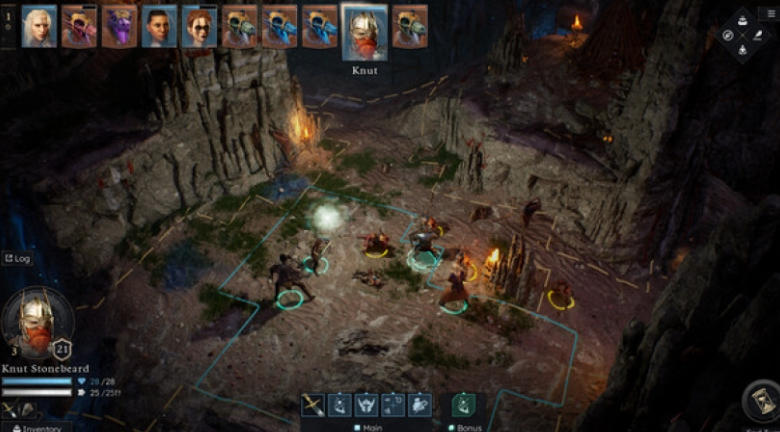Activate the horned helmet ability
This screenshot has width=780, height=432.
click(366, 404)
